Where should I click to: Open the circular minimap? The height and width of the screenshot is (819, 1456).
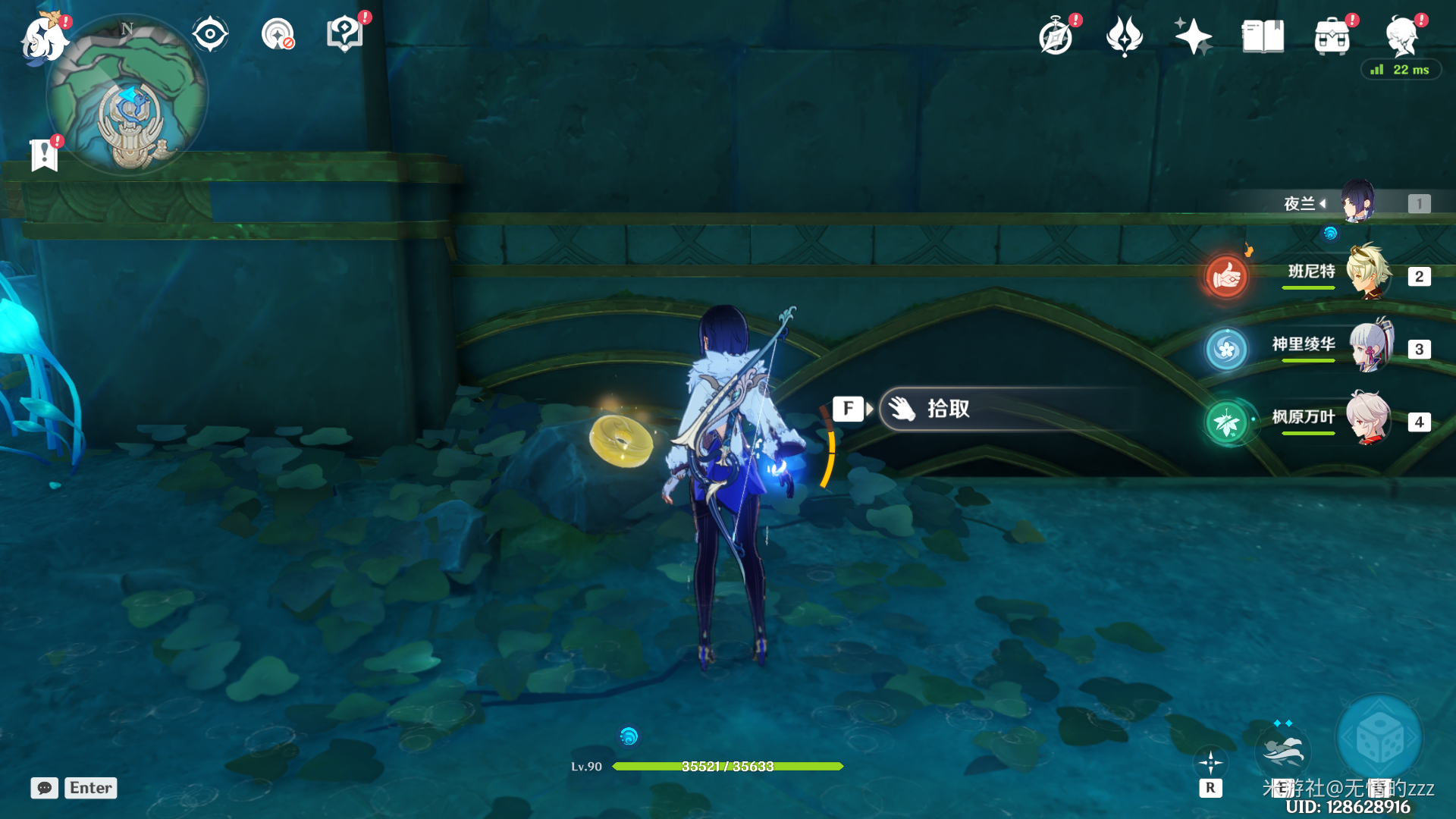tap(127, 96)
